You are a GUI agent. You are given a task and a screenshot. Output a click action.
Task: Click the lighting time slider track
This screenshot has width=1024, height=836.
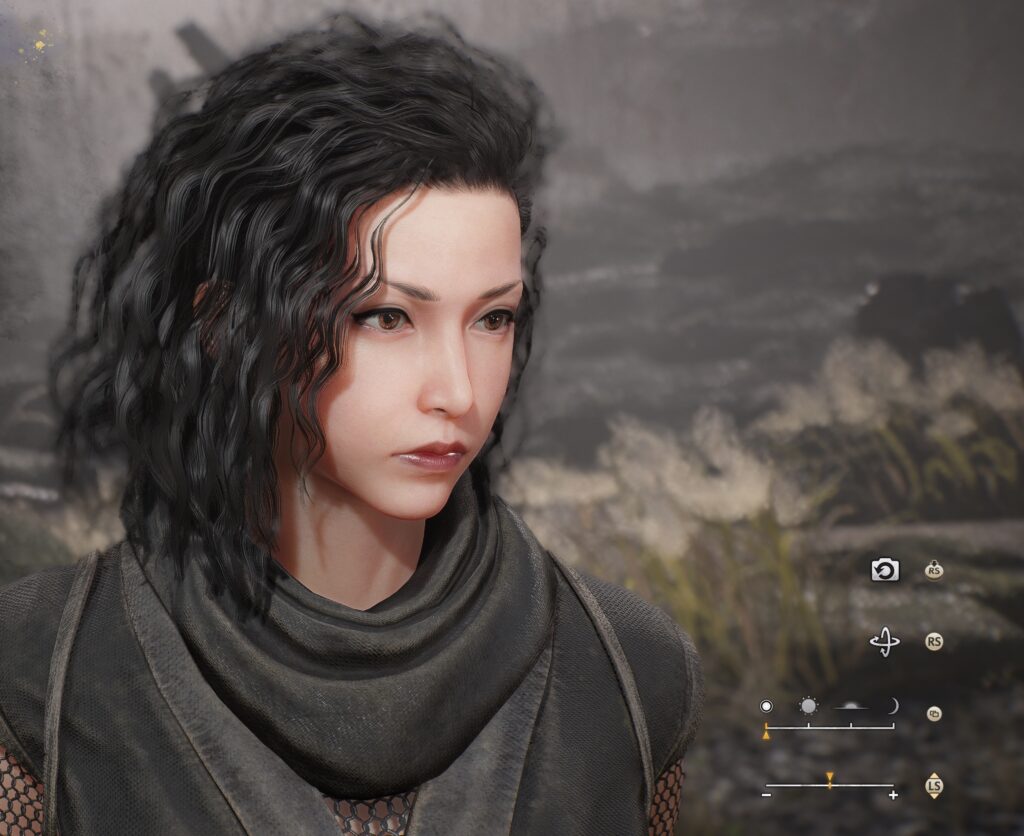tap(830, 726)
